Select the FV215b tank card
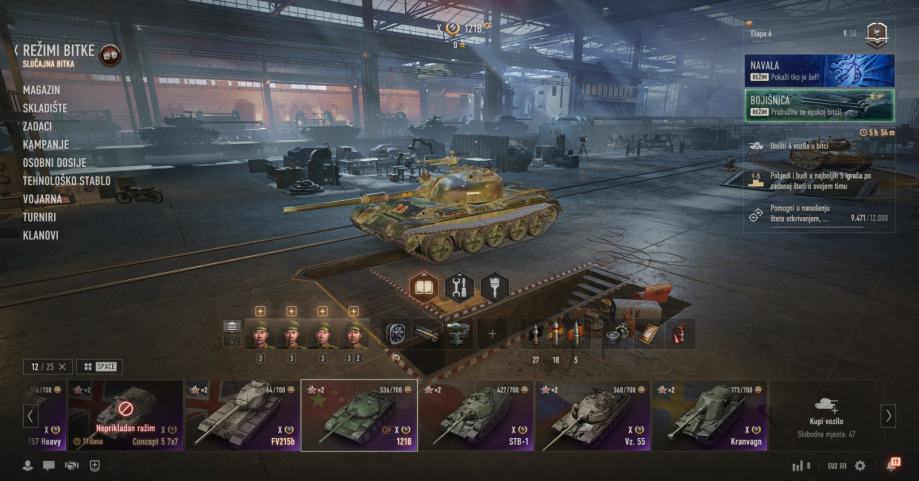The height and width of the screenshot is (481, 919). click(241, 415)
